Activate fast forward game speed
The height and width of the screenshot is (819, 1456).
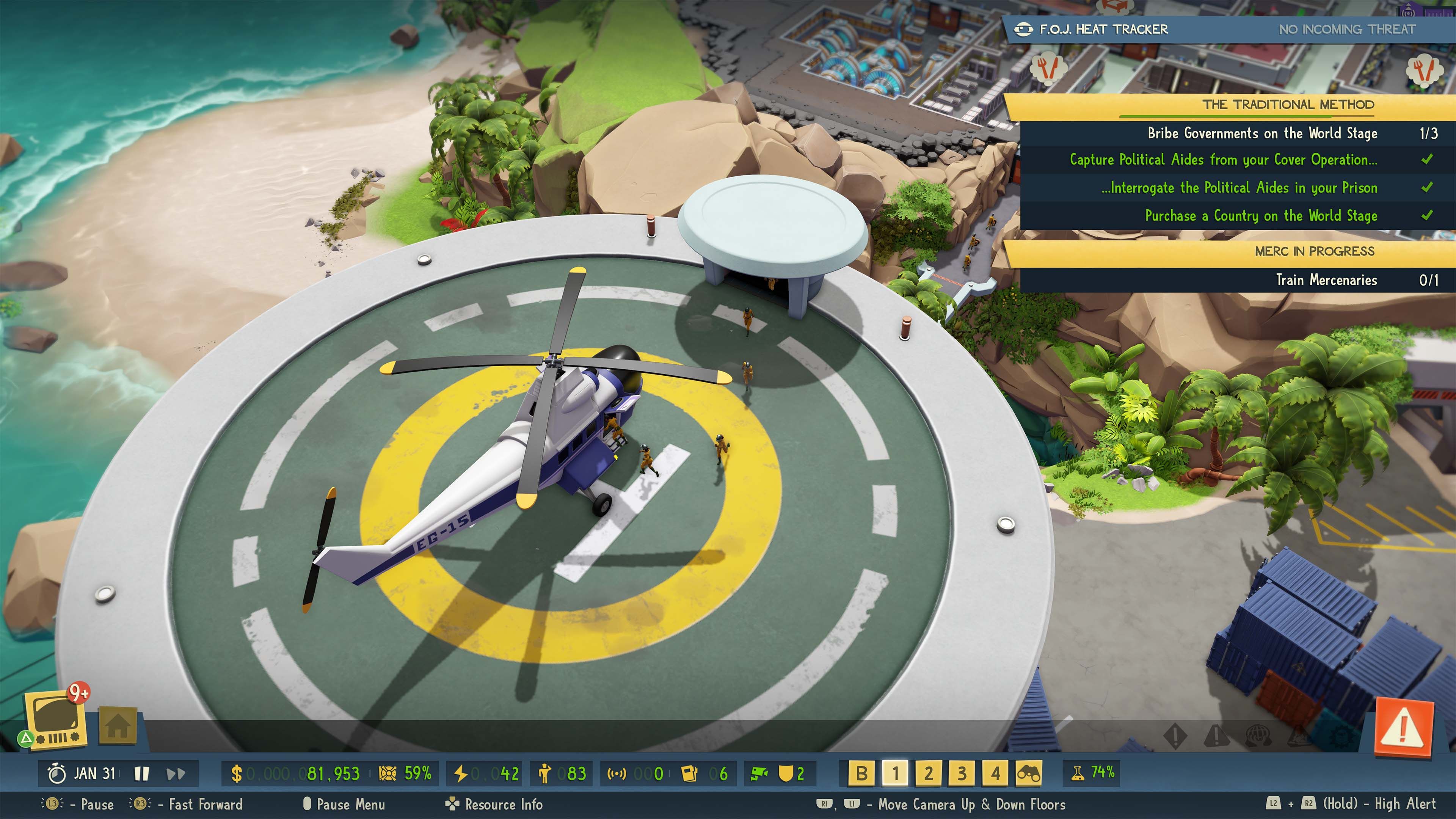pyautogui.click(x=176, y=773)
